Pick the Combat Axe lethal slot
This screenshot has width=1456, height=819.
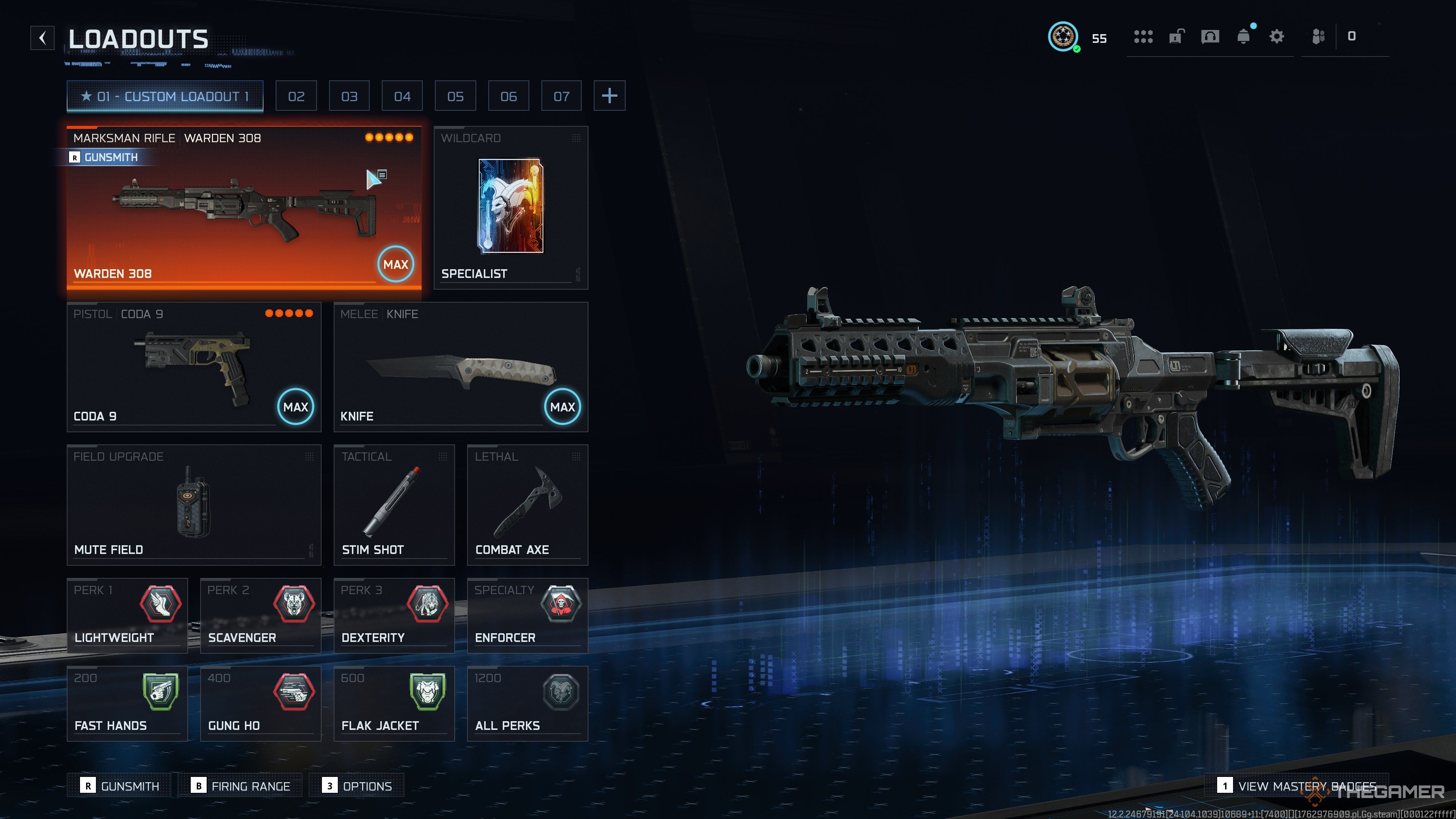point(527,505)
